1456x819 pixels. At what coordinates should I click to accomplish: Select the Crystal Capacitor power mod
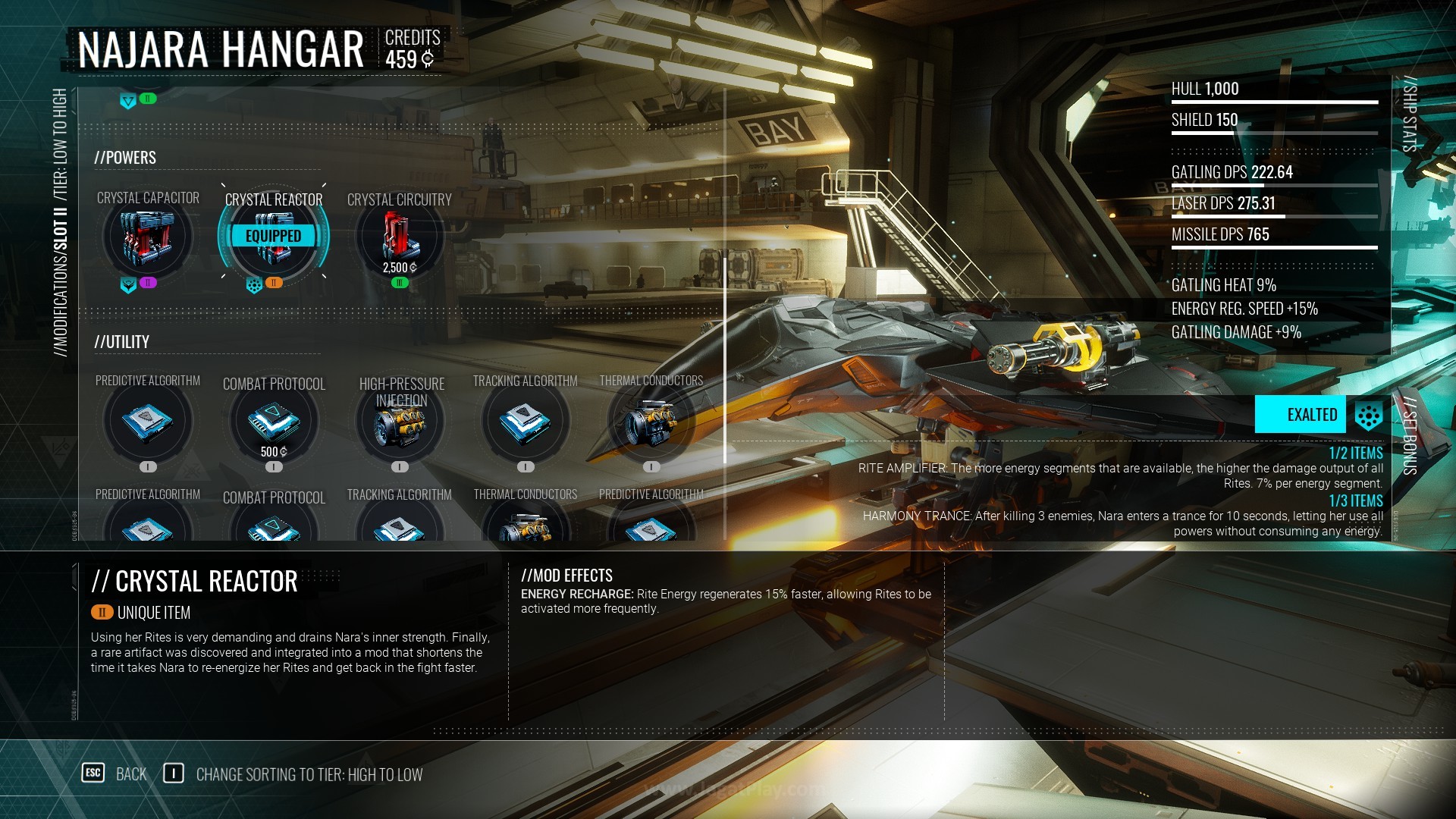coord(148,237)
